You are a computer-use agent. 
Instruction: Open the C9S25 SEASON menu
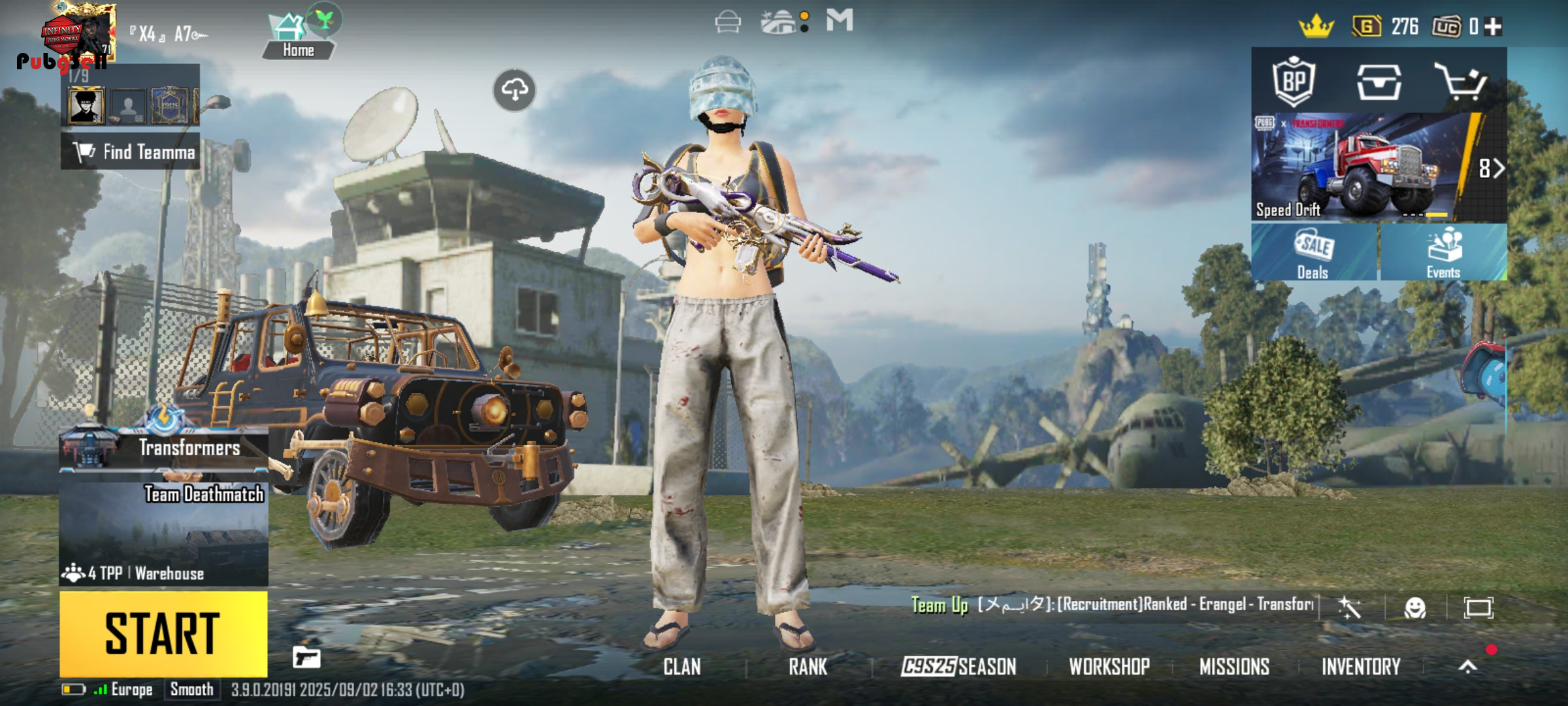point(958,667)
